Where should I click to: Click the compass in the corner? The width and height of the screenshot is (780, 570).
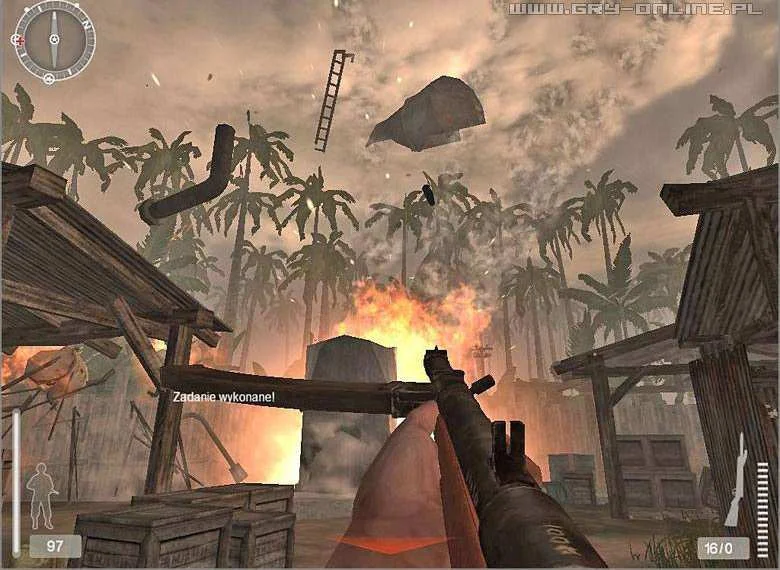pos(54,41)
